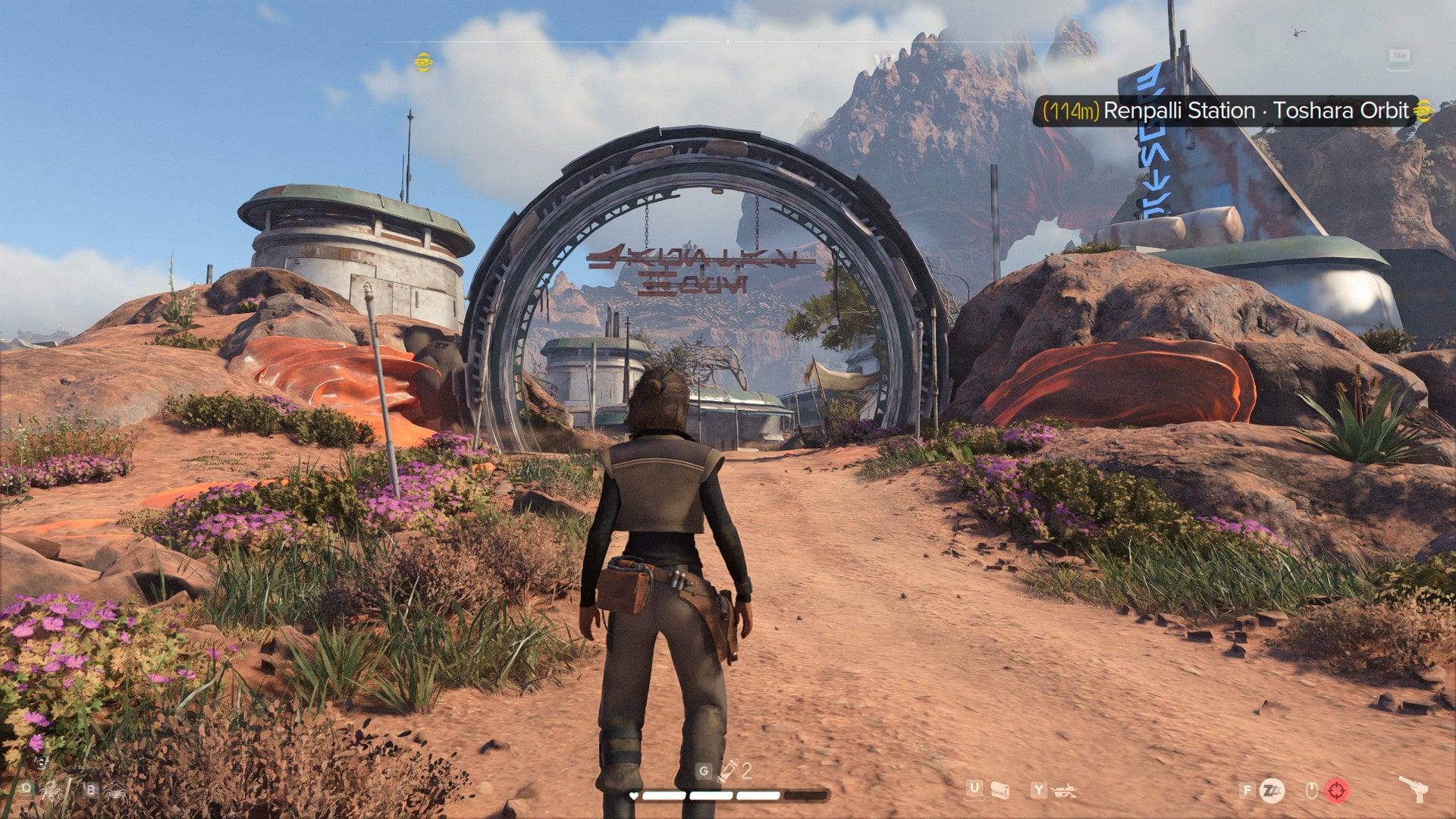The height and width of the screenshot is (819, 1456).
Task: Click the satchel bag icon
Action: [1000, 791]
